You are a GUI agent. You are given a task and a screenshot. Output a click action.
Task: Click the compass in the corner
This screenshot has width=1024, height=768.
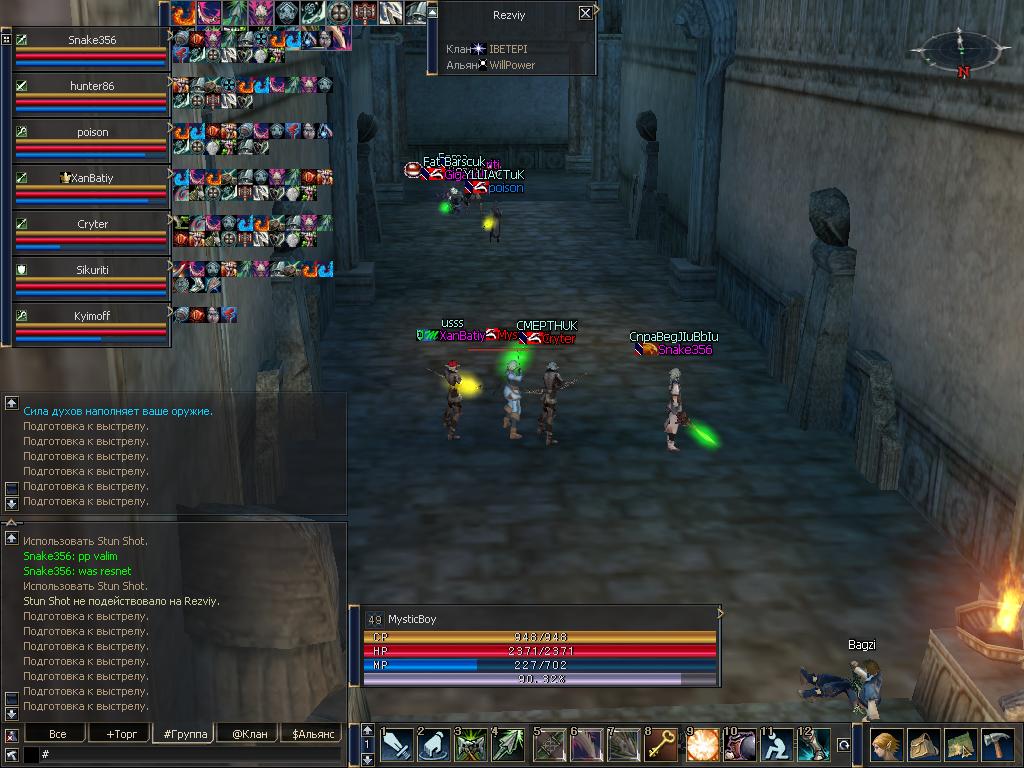pos(957,48)
